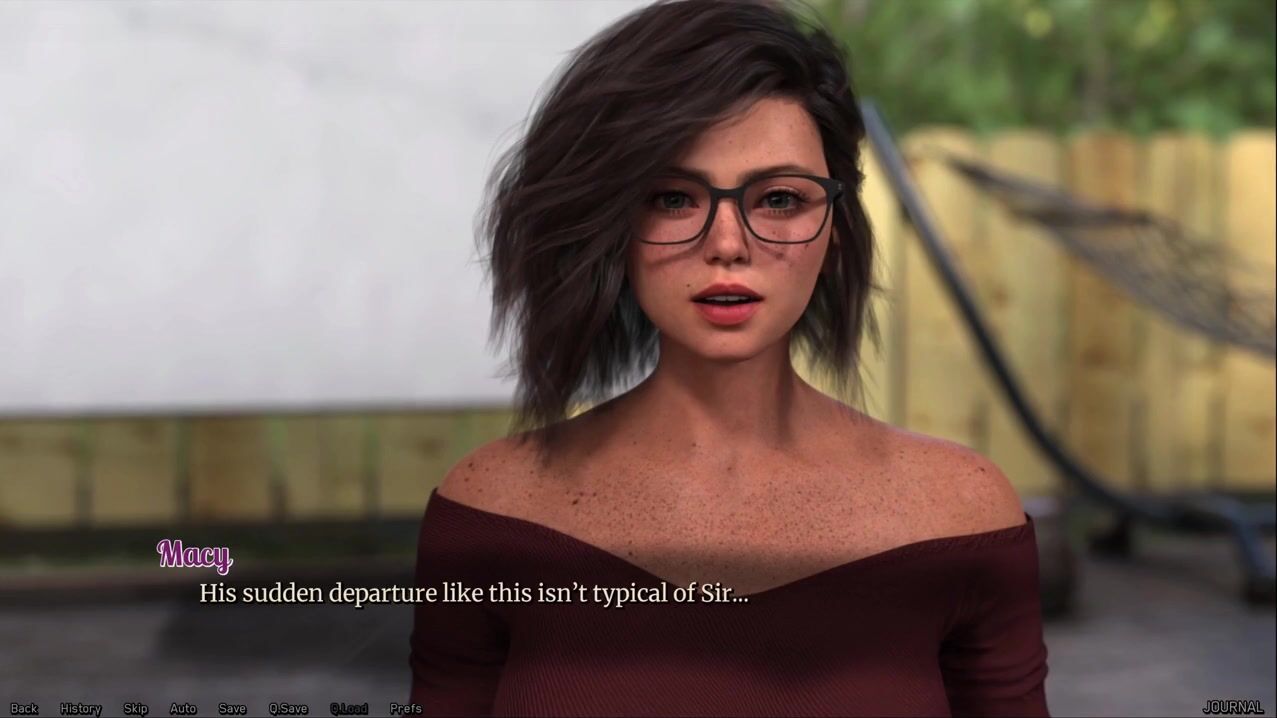Image resolution: width=1277 pixels, height=718 pixels.
Task: Quick load using the Q.Load button
Action: 349,709
